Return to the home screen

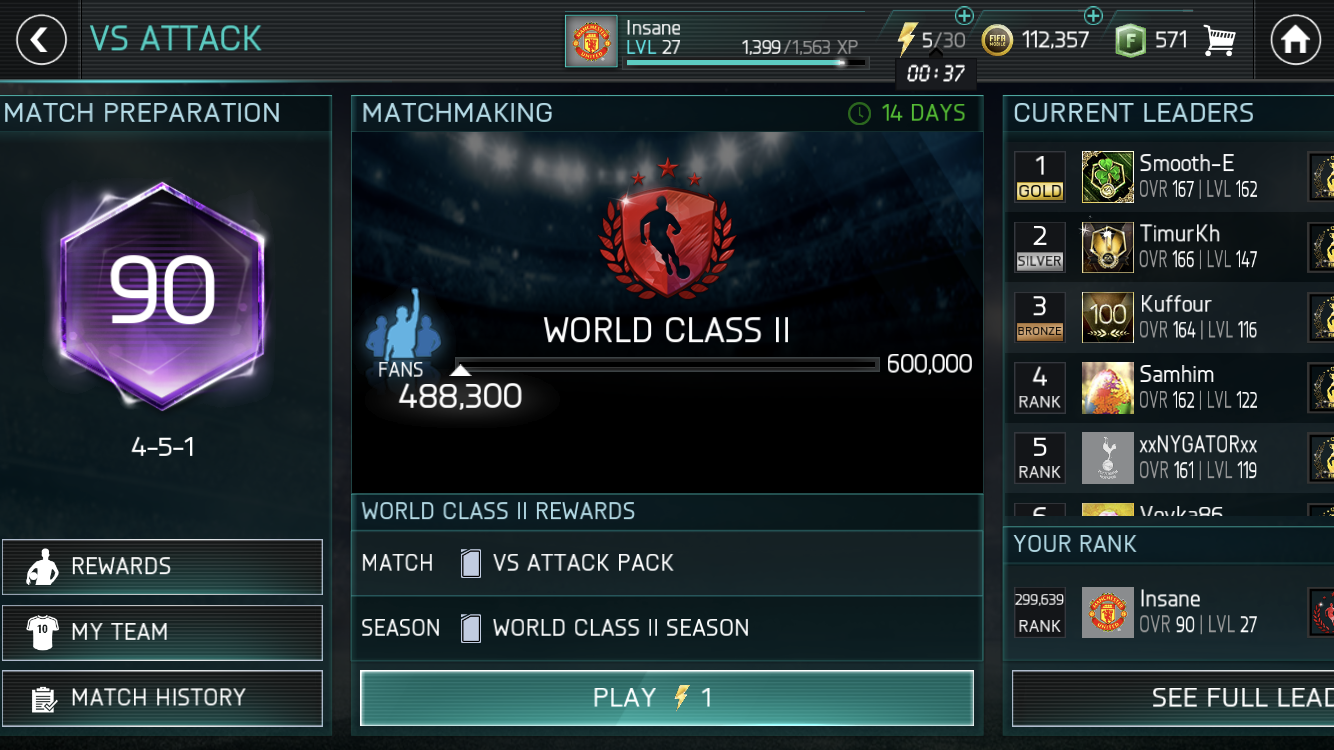click(x=1294, y=40)
